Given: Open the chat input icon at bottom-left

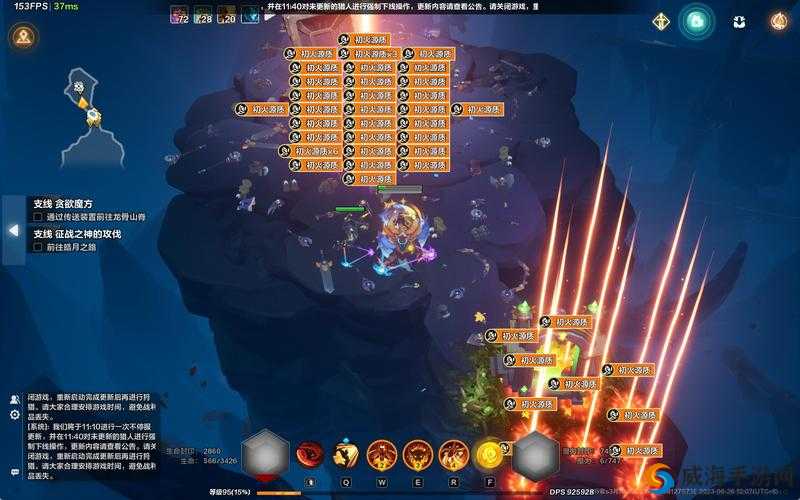Looking at the screenshot, I should tap(15, 472).
